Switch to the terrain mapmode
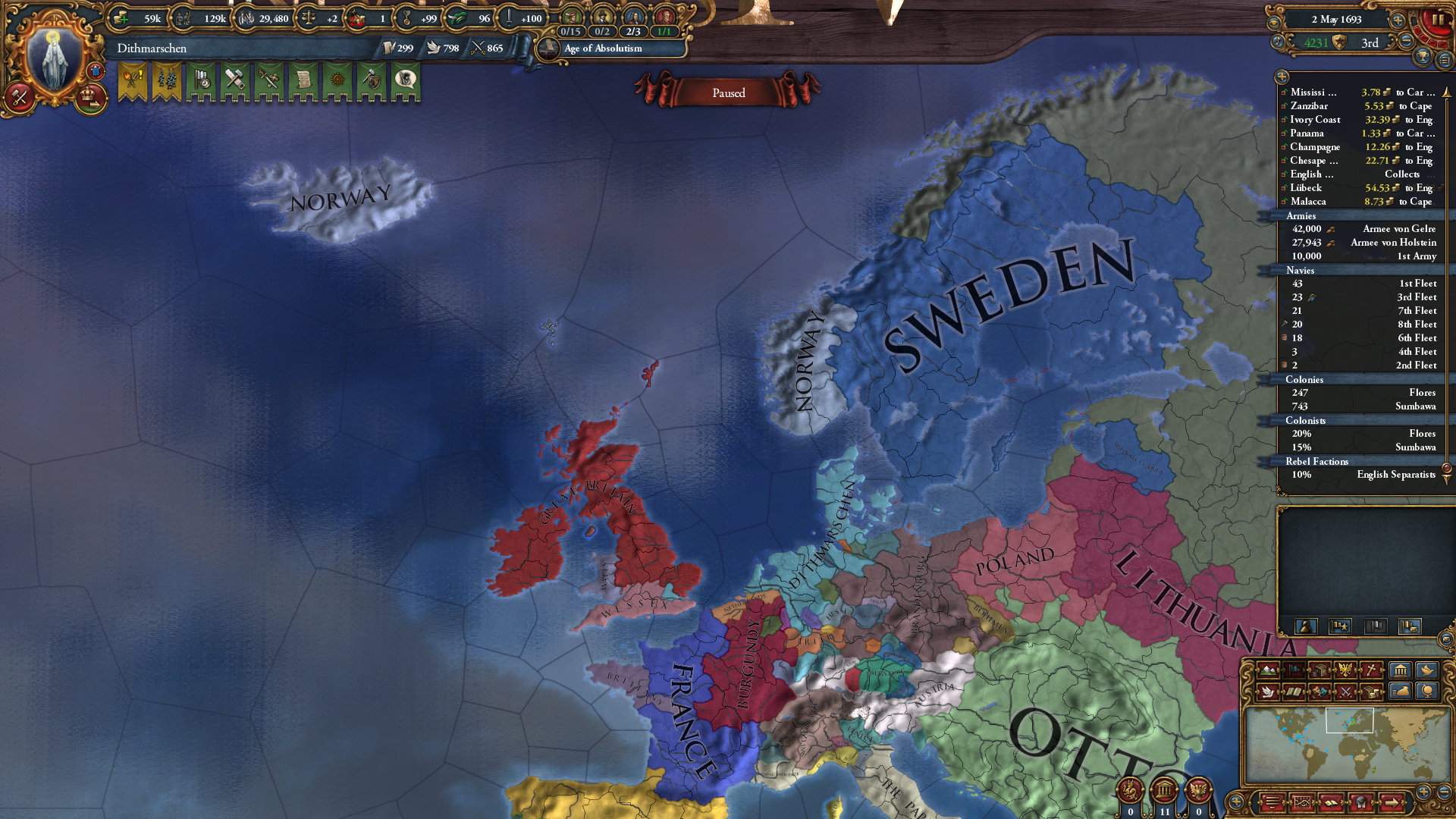Image resolution: width=1456 pixels, height=819 pixels. (1268, 670)
